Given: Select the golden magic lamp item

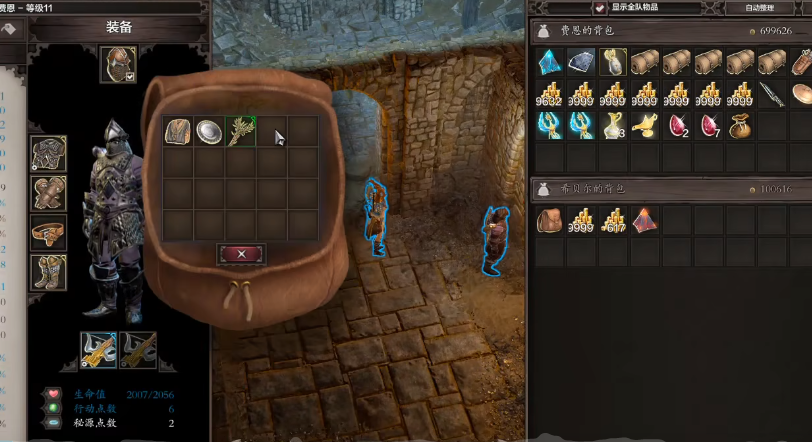Looking at the screenshot, I should (x=645, y=125).
